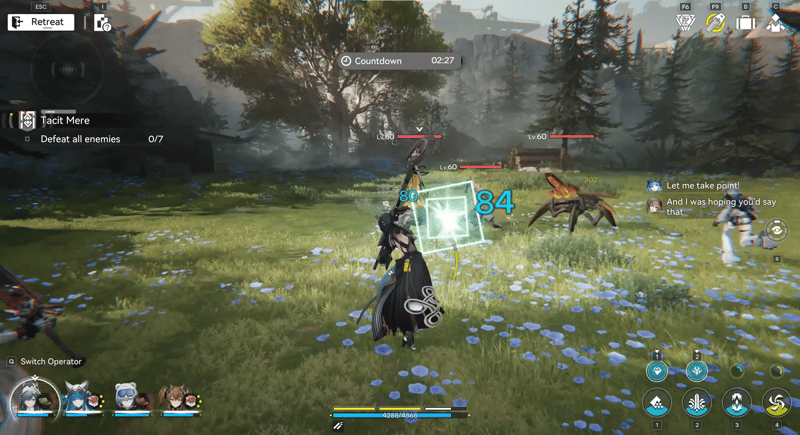800x435 pixels.
Task: Activate the sword-with-wings skill icon
Action: [697, 404]
